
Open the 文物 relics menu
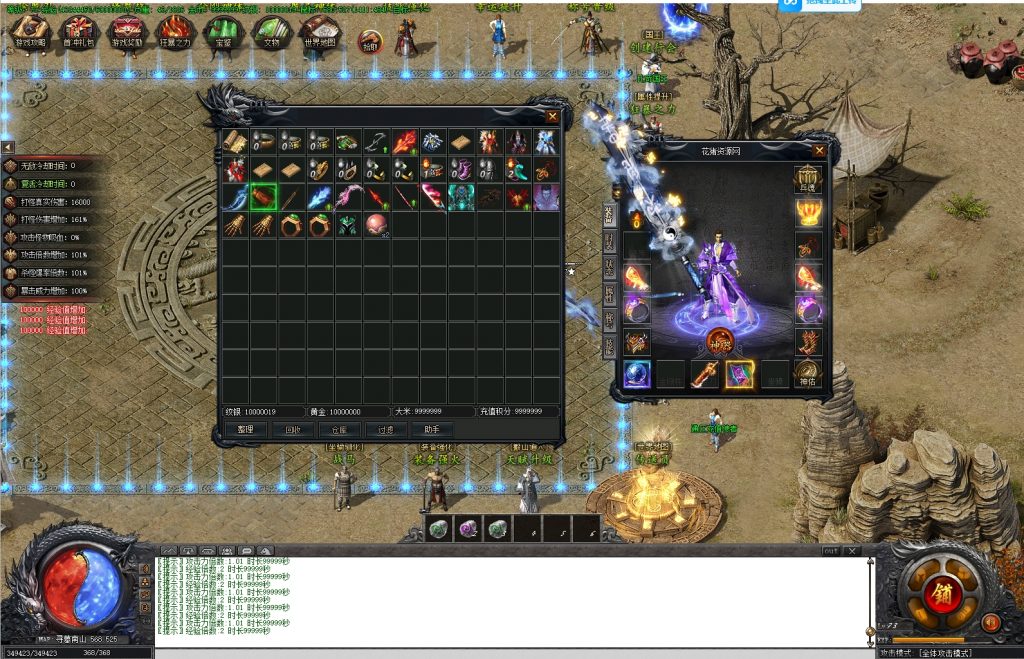[271, 32]
